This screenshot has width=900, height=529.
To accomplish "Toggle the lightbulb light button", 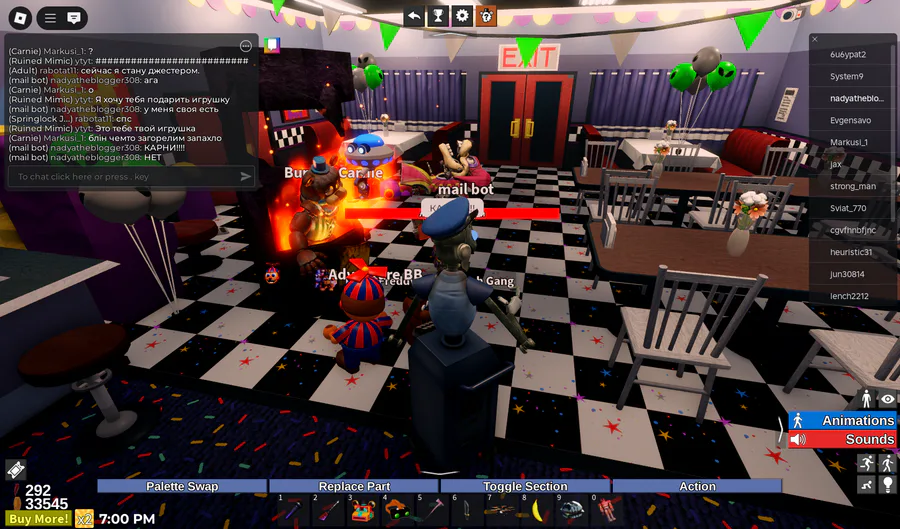I will pyautogui.click(x=887, y=485).
